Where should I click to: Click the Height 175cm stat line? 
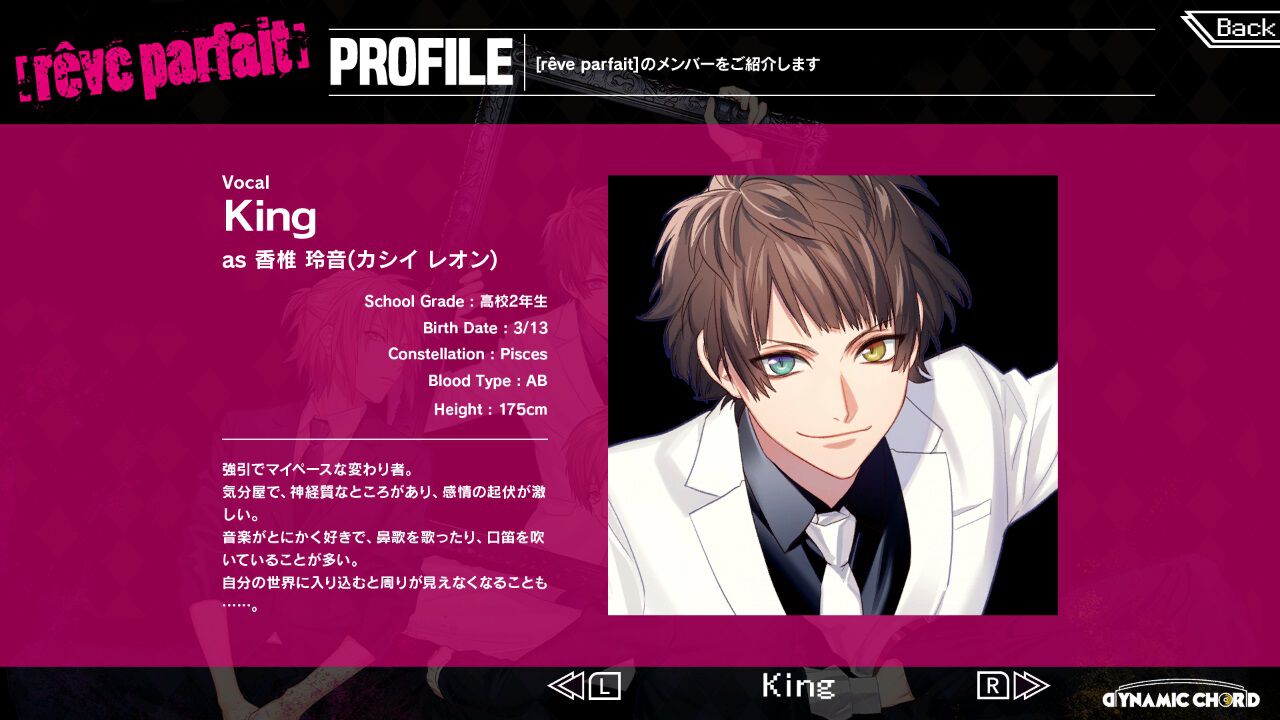(x=489, y=408)
